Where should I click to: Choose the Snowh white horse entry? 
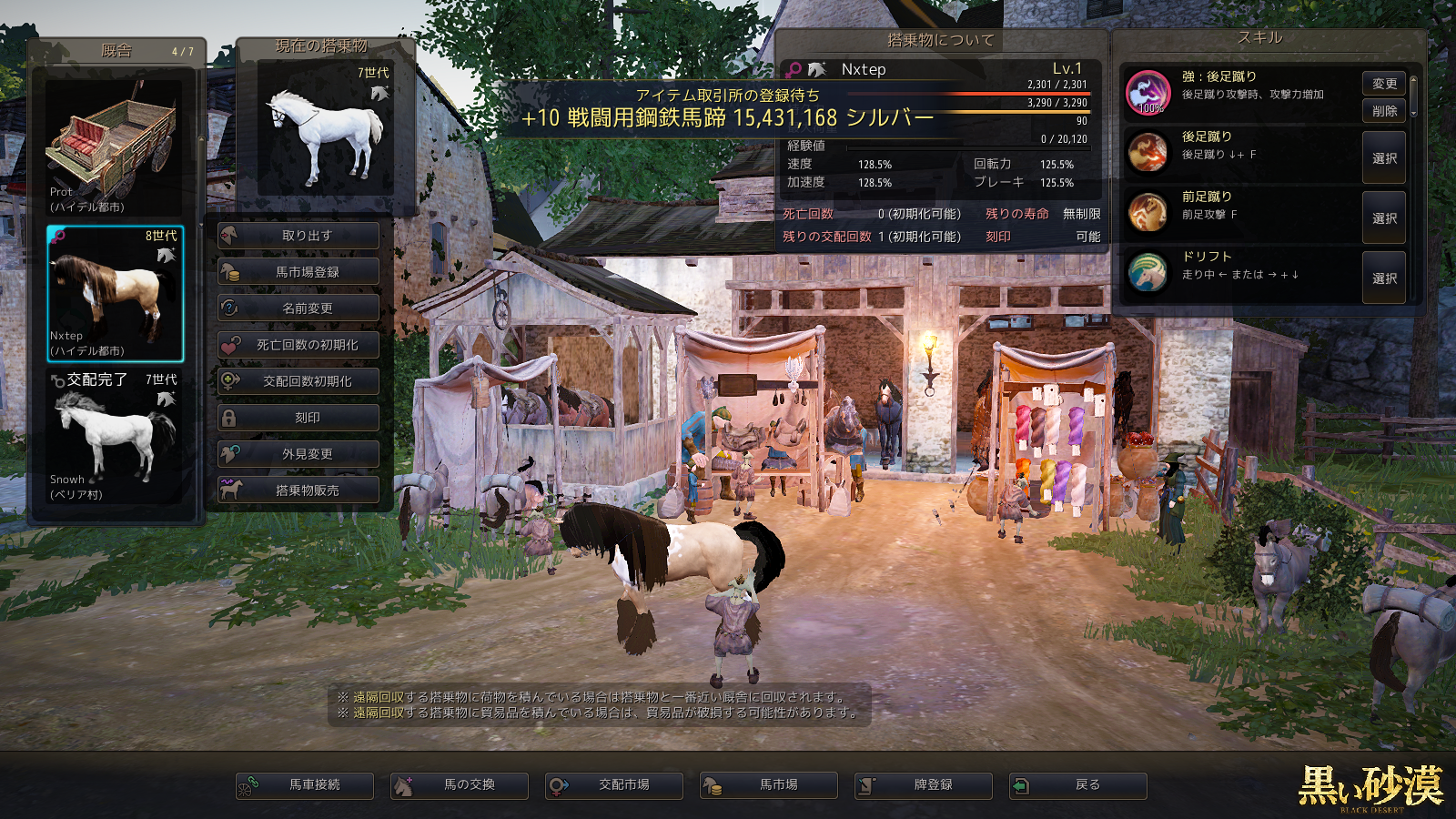(115, 437)
